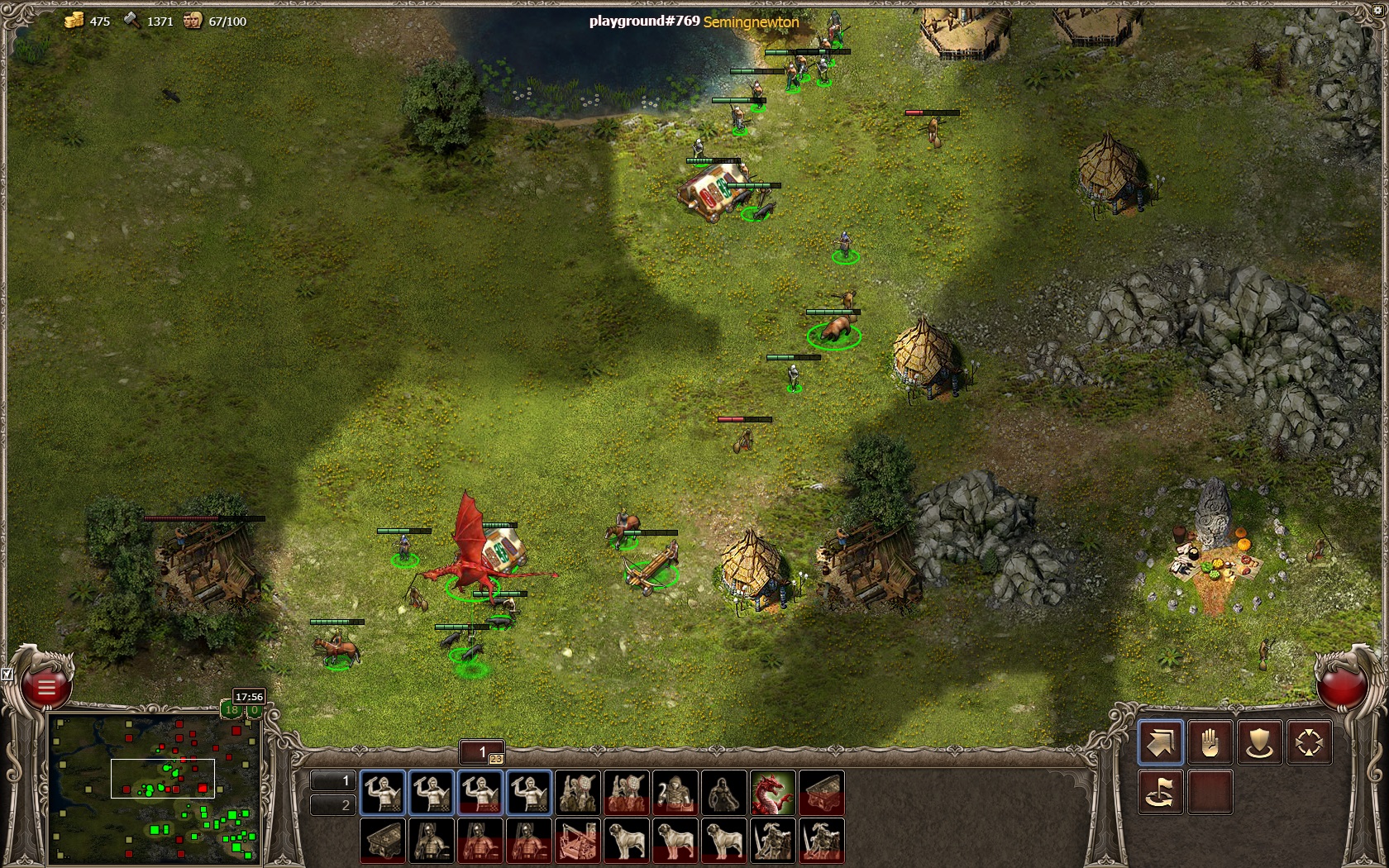Click the red orb on the right
Viewport: 1389px width, 868px height.
pyautogui.click(x=1341, y=687)
